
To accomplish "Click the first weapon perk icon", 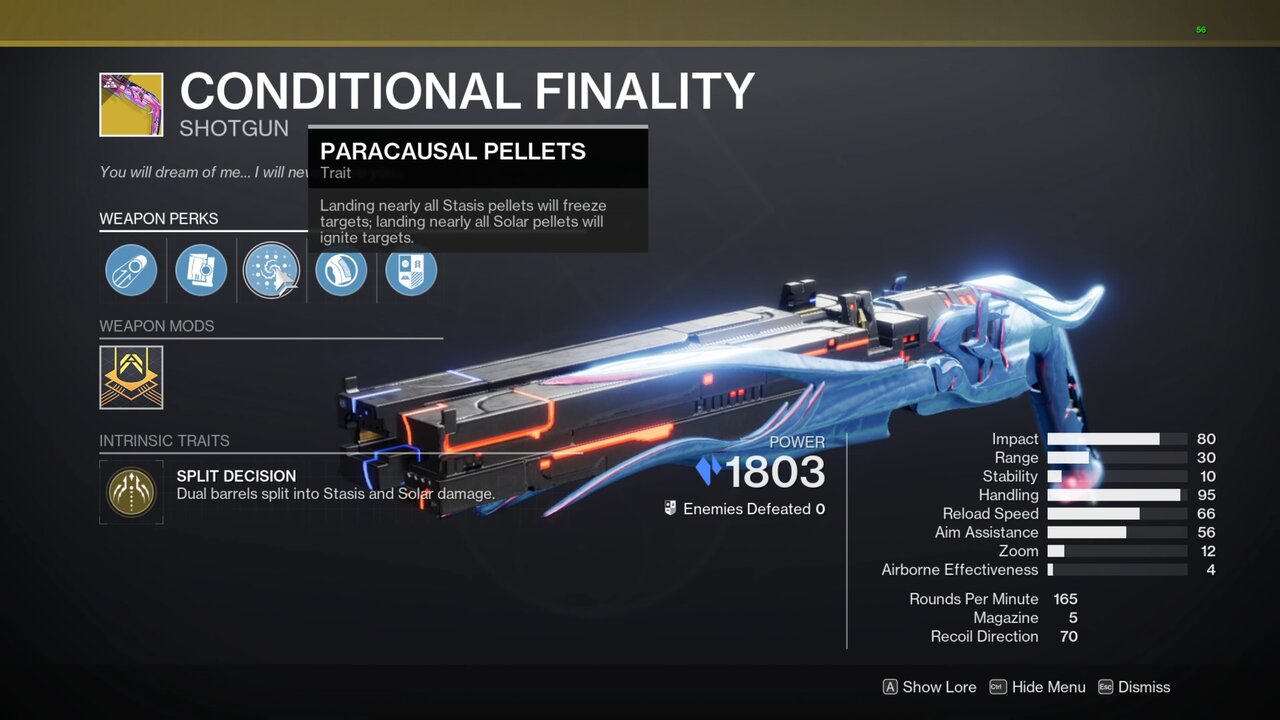I will coord(130,270).
